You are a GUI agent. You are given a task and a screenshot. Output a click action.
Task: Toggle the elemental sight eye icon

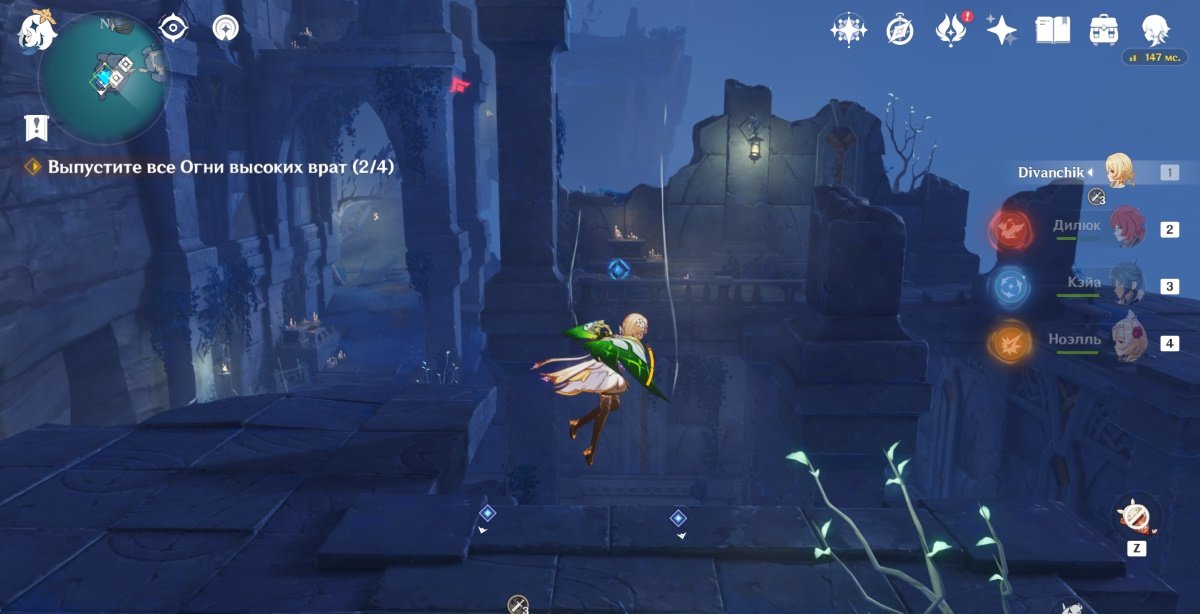pyautogui.click(x=175, y=28)
